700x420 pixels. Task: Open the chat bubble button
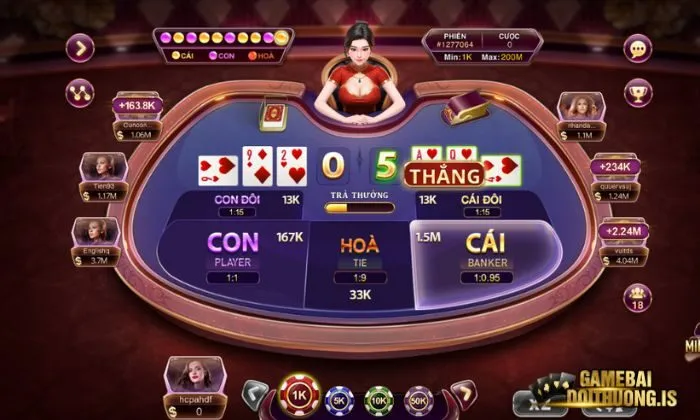[x=636, y=47]
